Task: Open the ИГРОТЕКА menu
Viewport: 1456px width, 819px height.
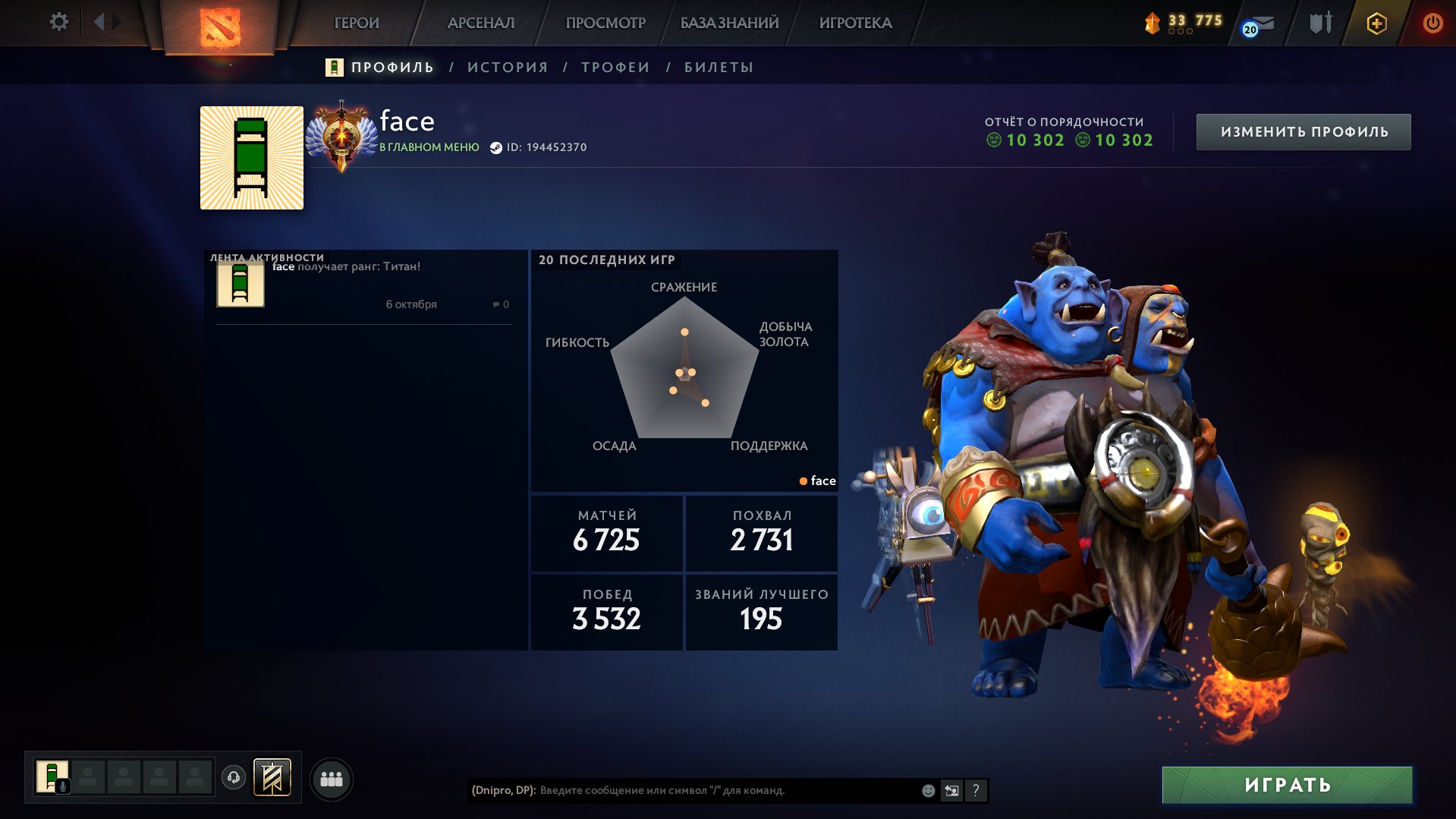Action: pos(855,23)
